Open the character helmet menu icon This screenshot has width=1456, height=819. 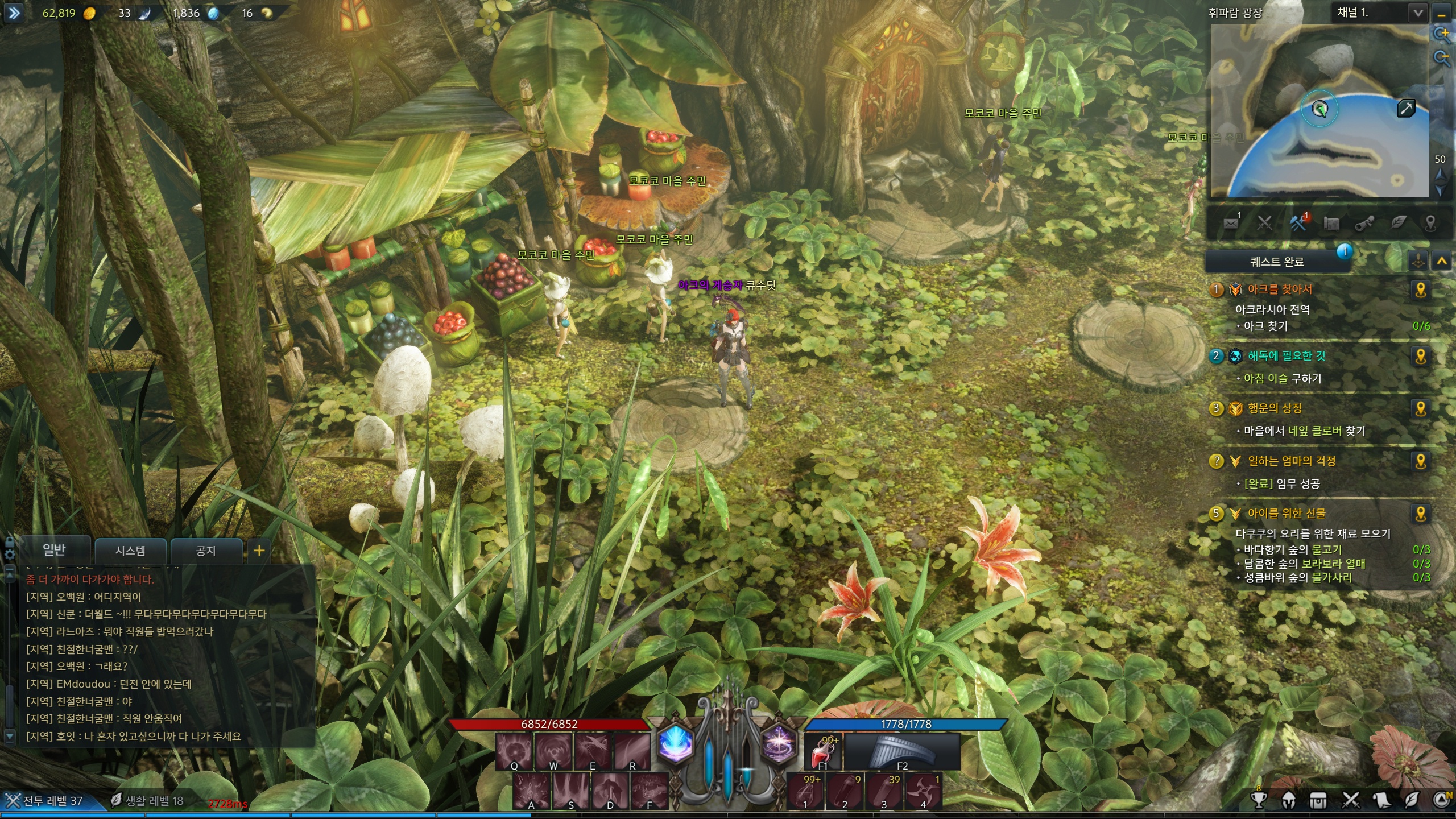pyautogui.click(x=1289, y=800)
